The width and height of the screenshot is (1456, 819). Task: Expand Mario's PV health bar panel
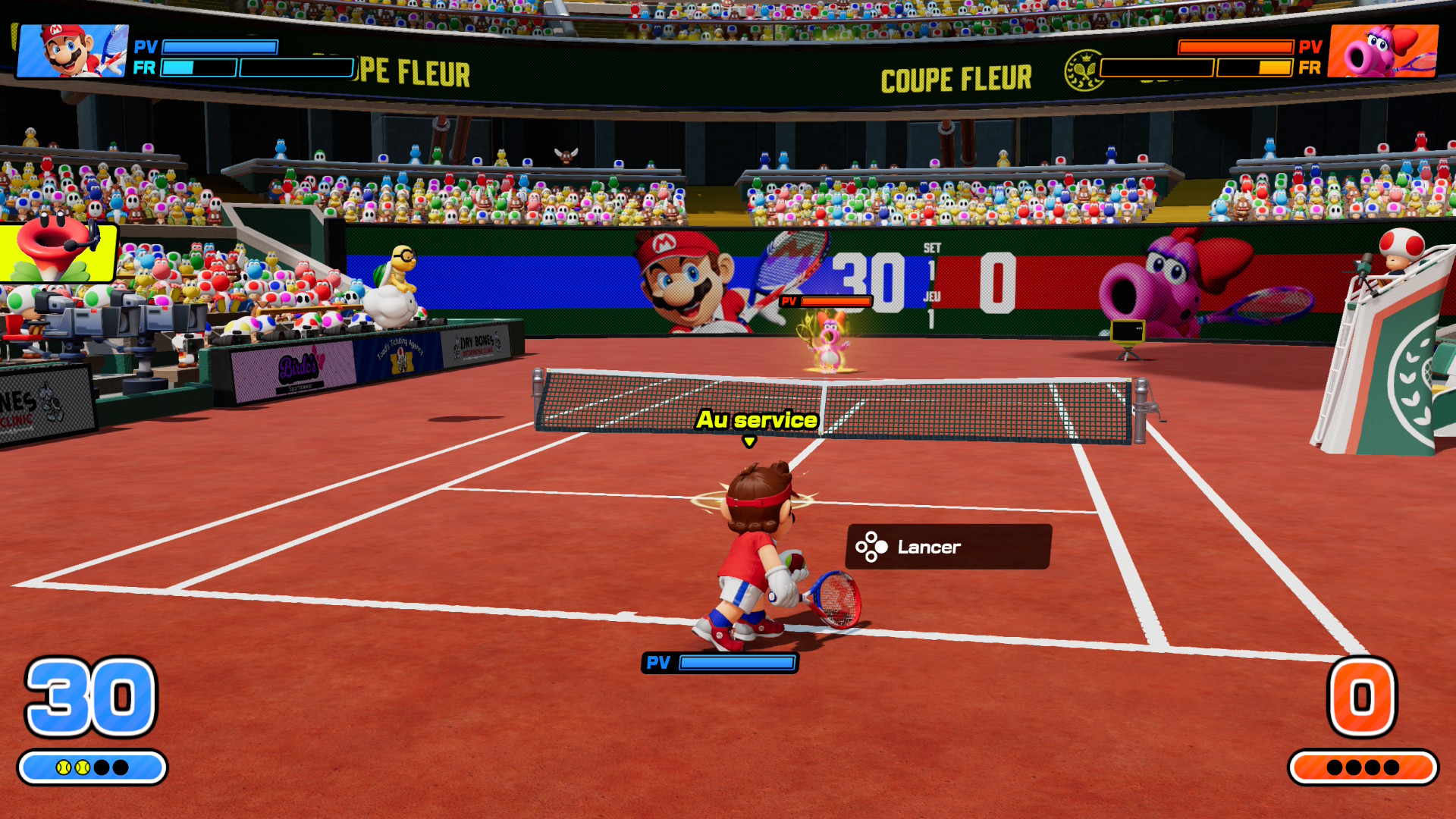[220, 47]
